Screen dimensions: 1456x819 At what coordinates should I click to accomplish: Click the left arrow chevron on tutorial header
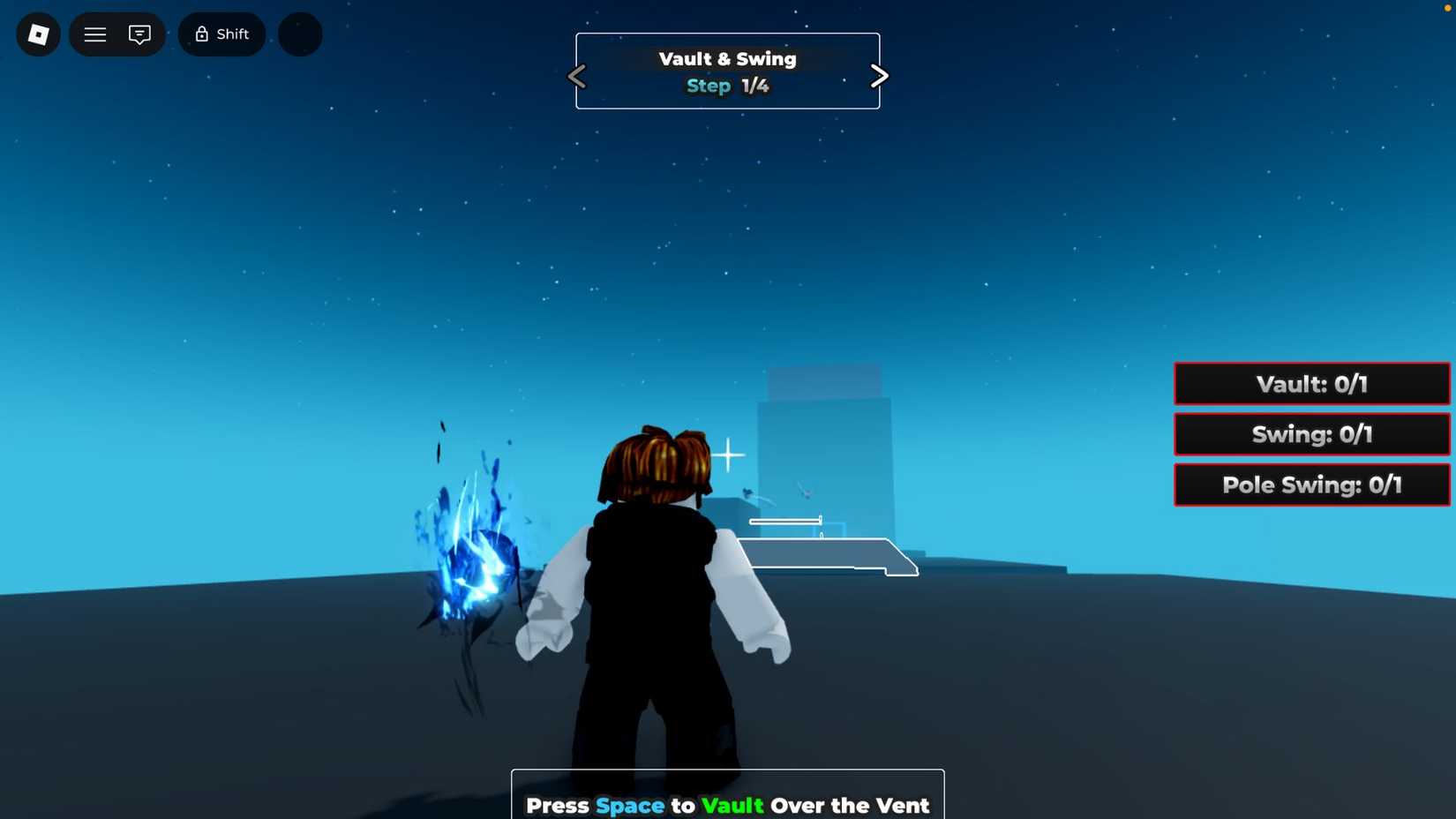577,76
